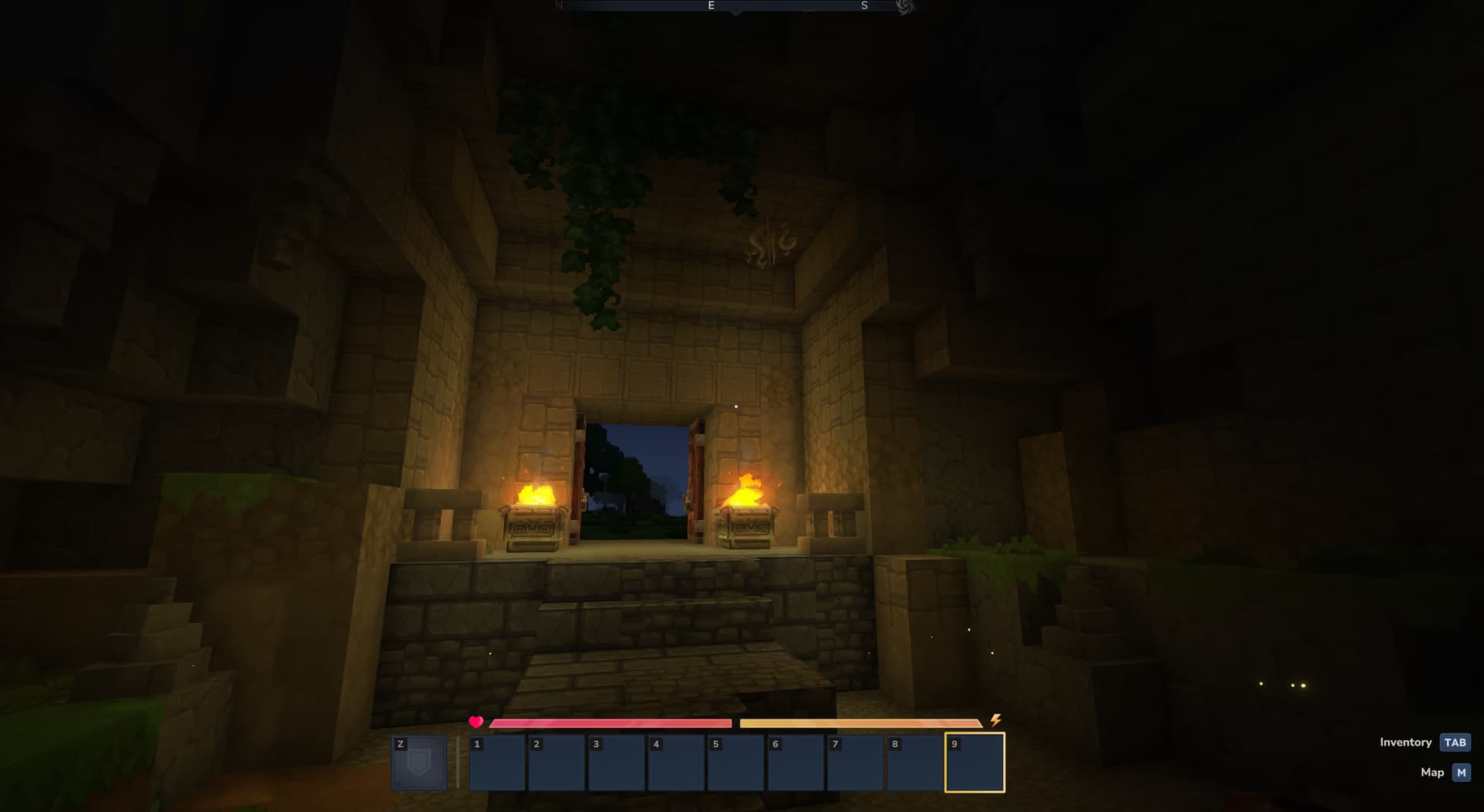Click the heart icon beside the health bar
The height and width of the screenshot is (812, 1484).
(476, 722)
